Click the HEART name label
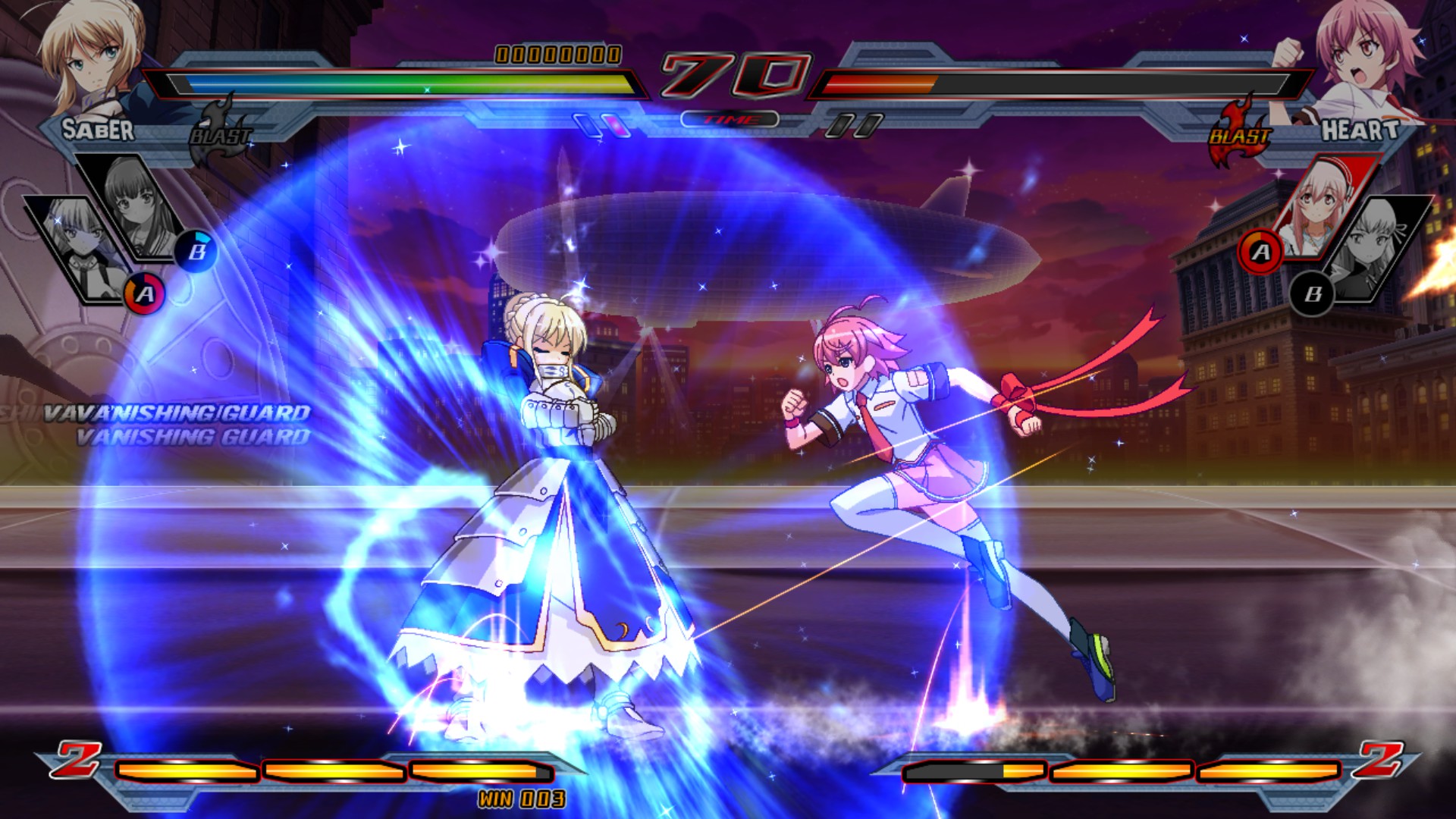This screenshot has width=1456, height=819. pyautogui.click(x=1361, y=130)
